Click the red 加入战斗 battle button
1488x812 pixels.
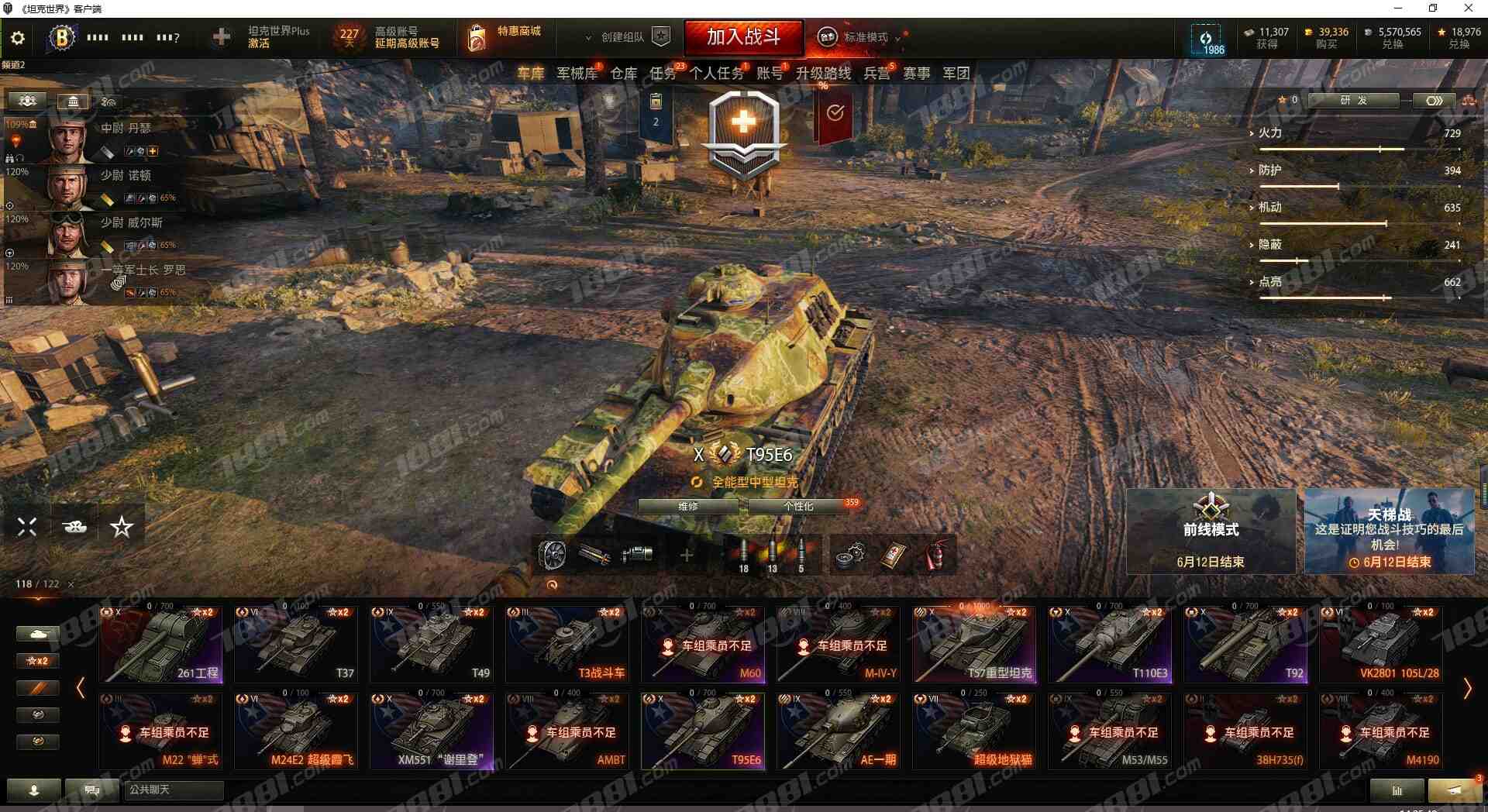click(743, 37)
